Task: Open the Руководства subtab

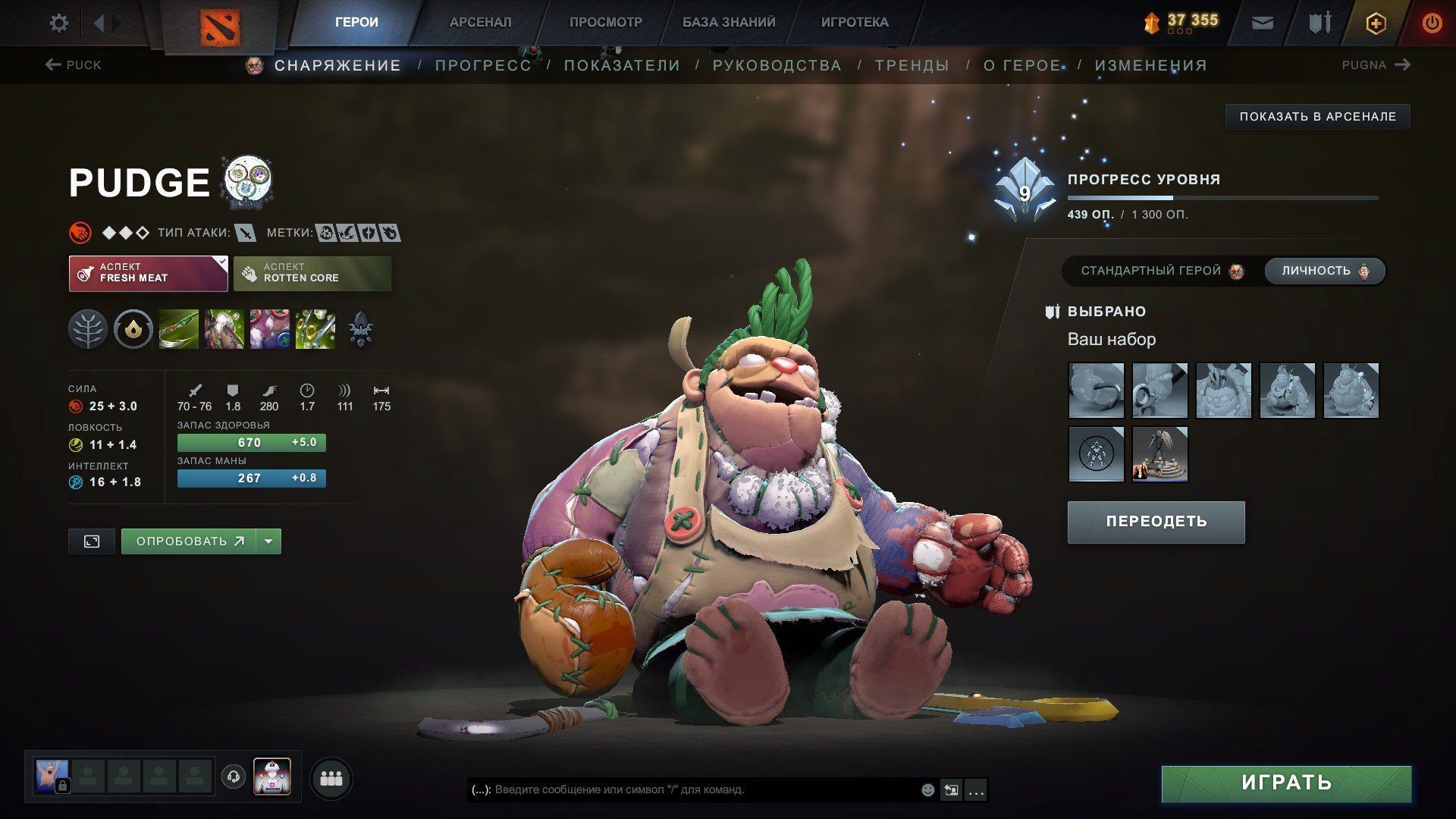Action: pos(777,66)
